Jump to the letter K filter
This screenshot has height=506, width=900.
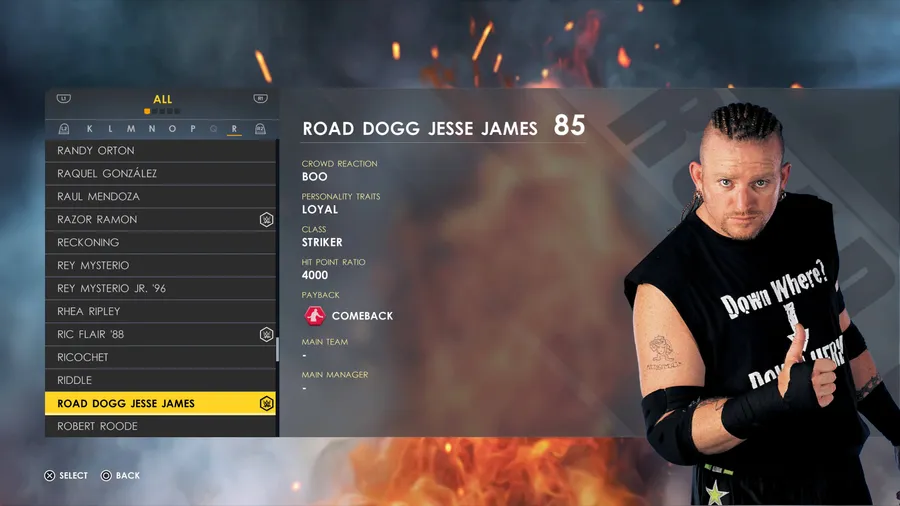(90, 129)
